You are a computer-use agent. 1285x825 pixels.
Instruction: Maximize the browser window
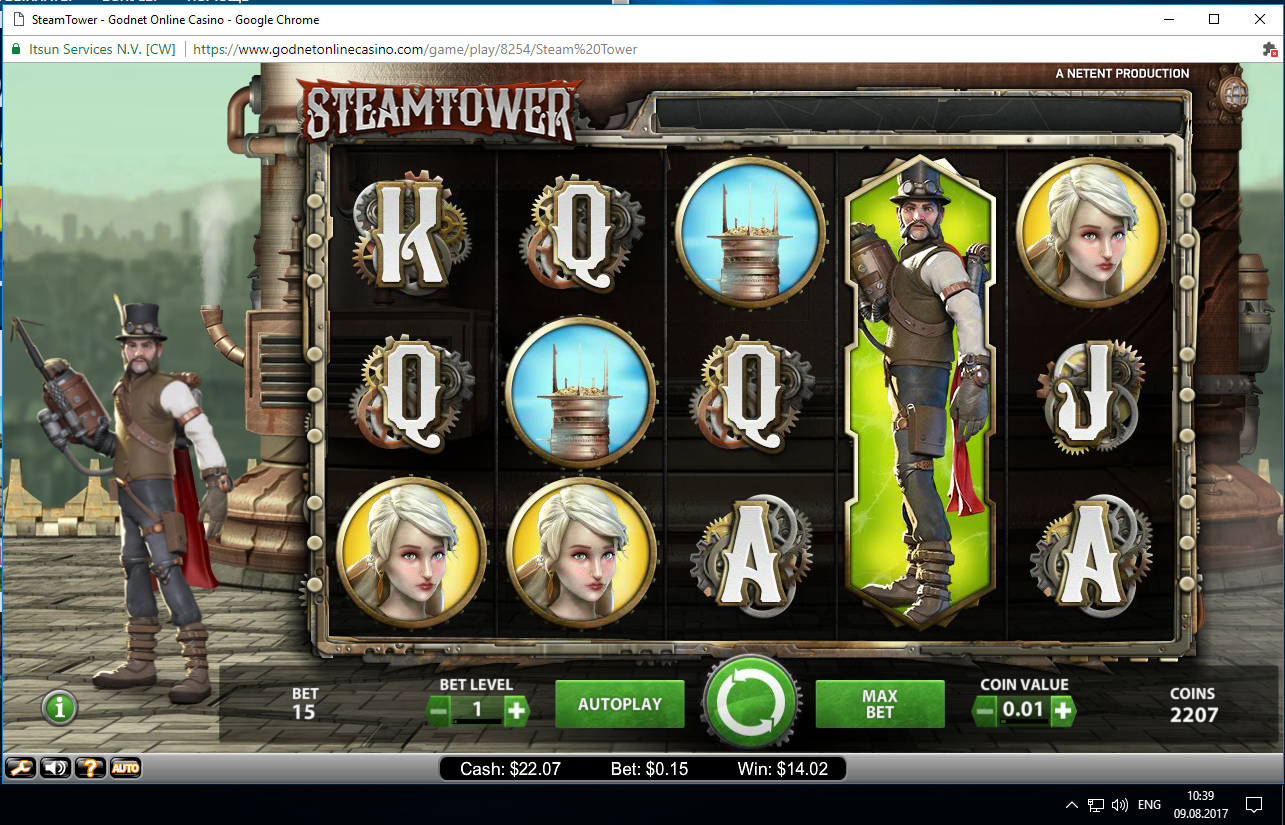click(1214, 20)
